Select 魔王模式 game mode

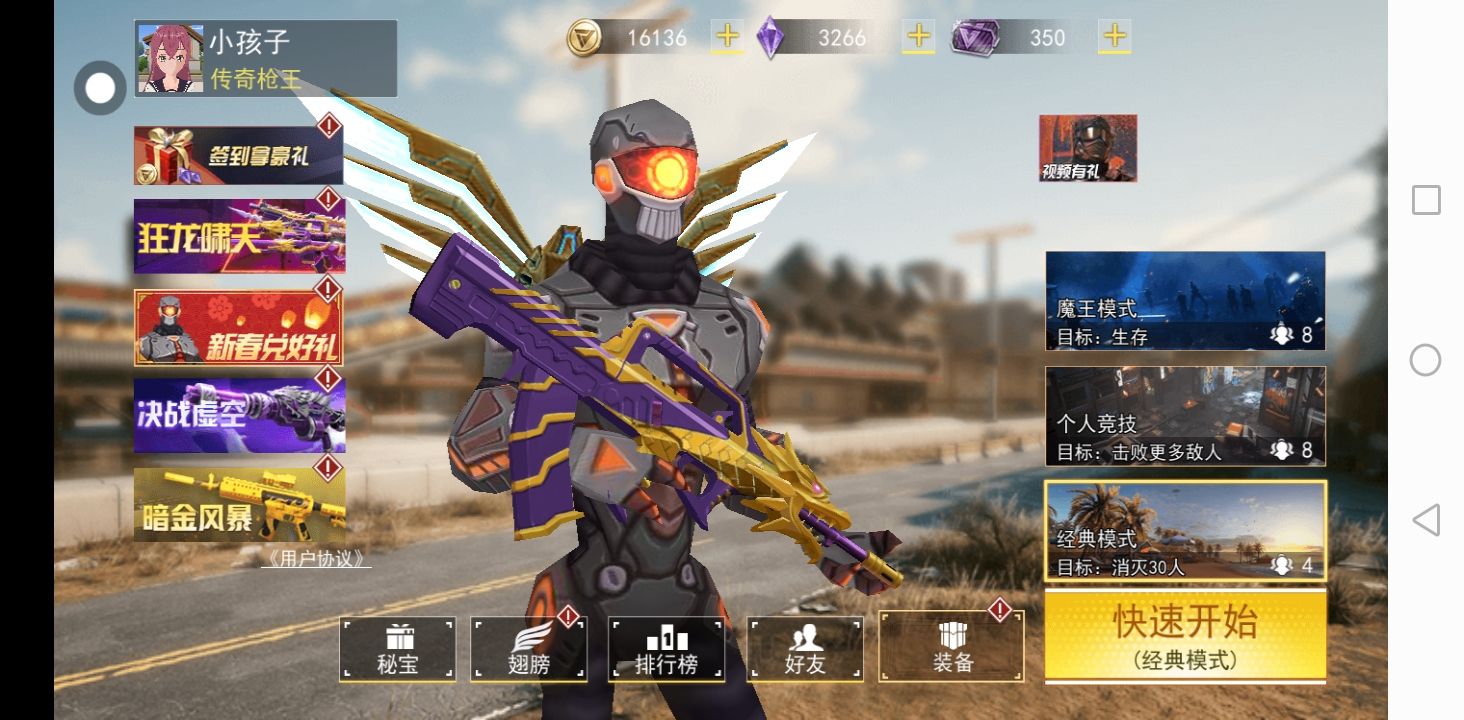1185,300
